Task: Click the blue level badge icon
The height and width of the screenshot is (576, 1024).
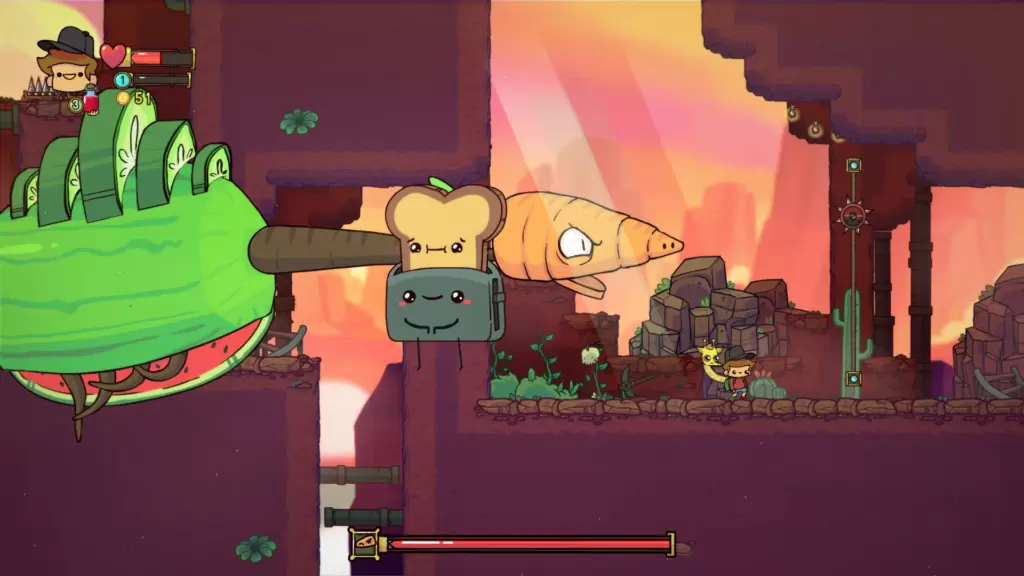Action: pos(123,80)
